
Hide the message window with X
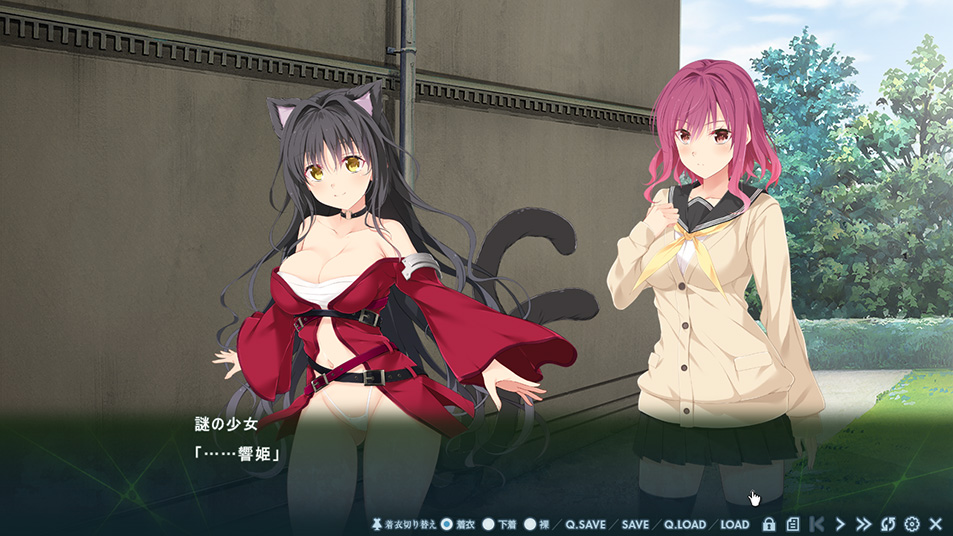(x=935, y=524)
